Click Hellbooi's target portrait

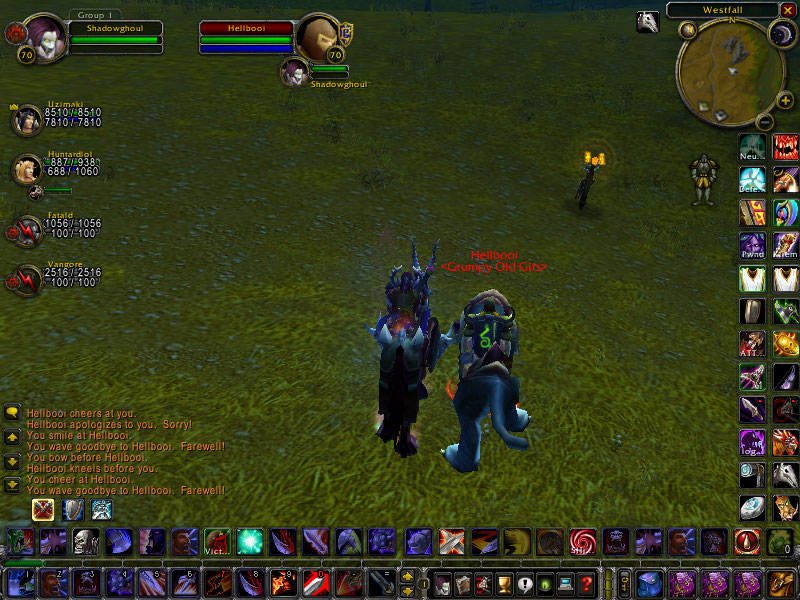(x=320, y=37)
